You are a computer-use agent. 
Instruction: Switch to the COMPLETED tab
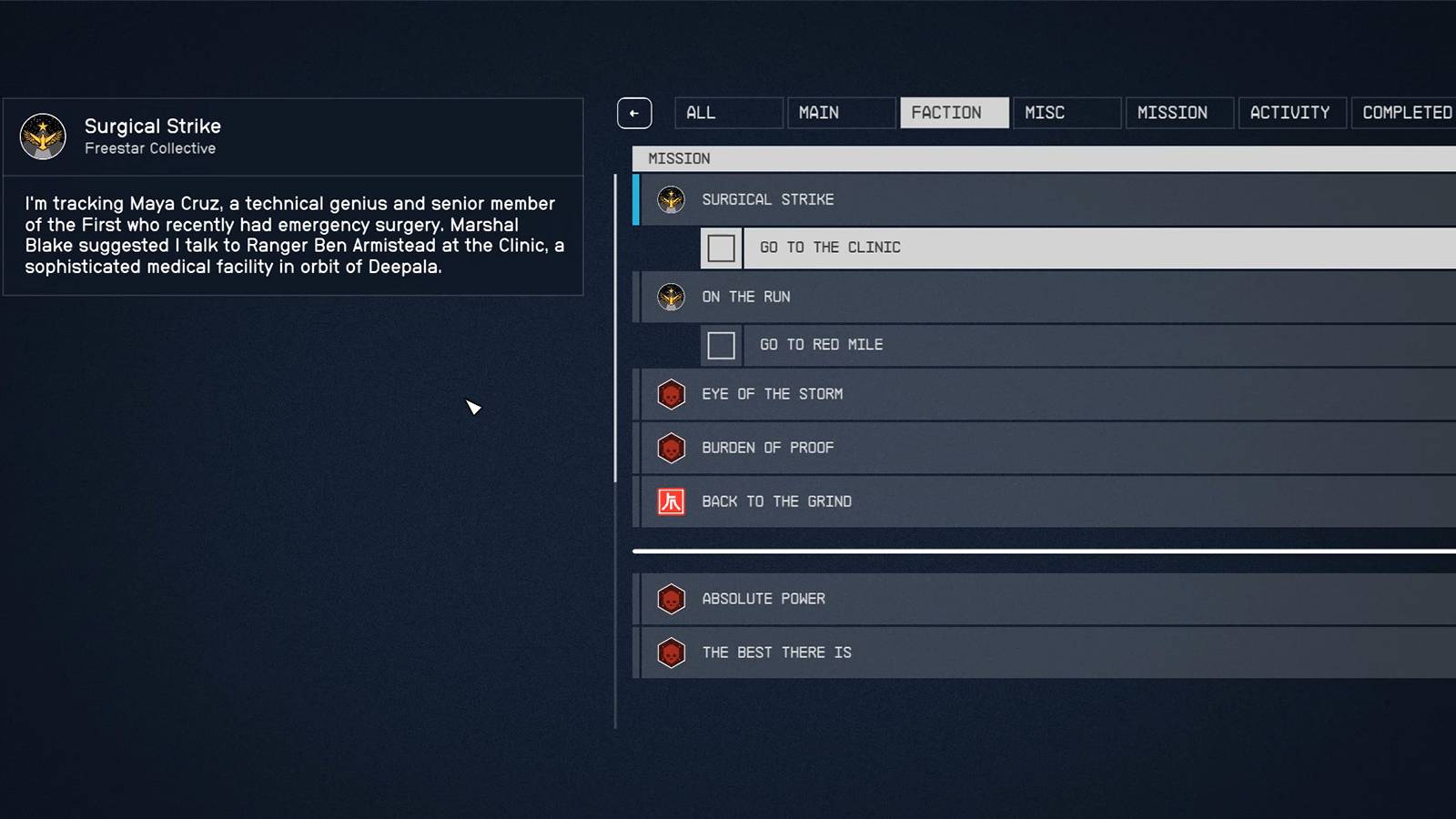tap(1405, 112)
